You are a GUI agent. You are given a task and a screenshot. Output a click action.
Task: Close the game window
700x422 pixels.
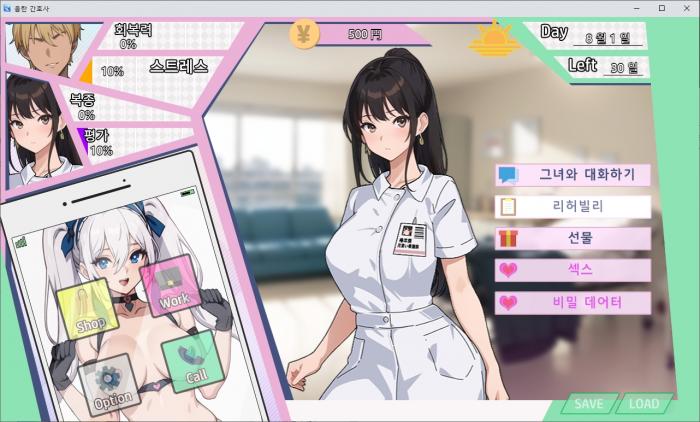click(685, 7)
